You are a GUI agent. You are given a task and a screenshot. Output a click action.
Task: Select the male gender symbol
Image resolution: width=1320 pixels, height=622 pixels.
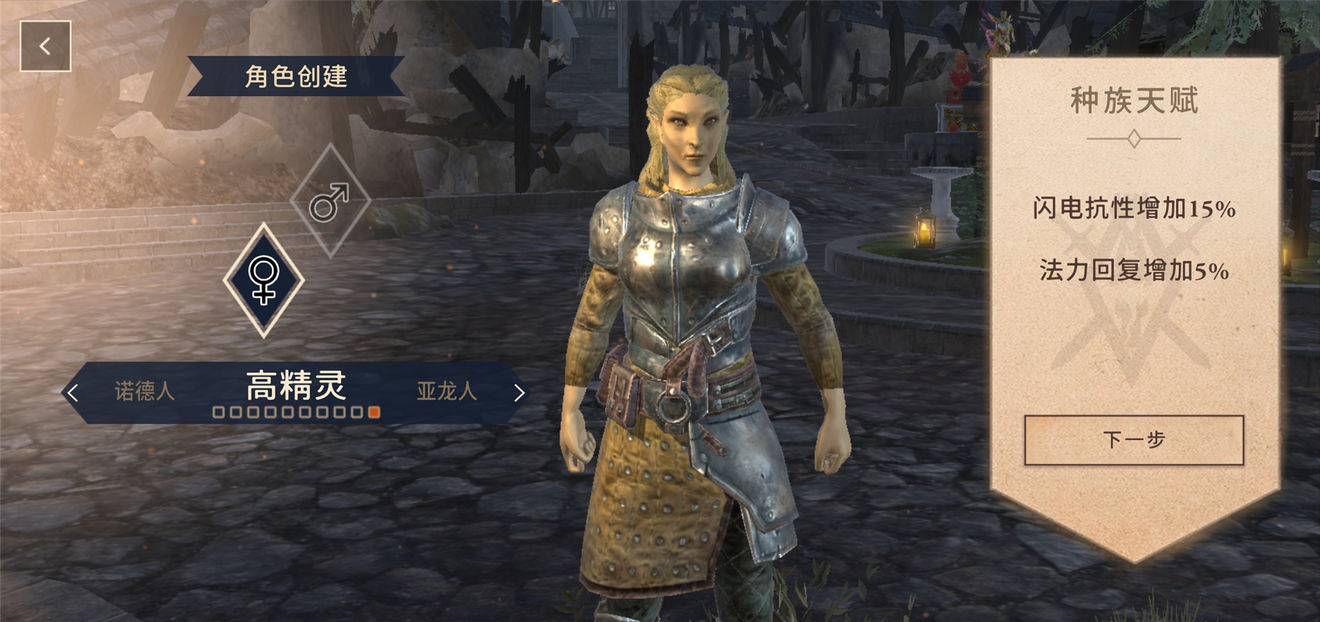coord(329,201)
